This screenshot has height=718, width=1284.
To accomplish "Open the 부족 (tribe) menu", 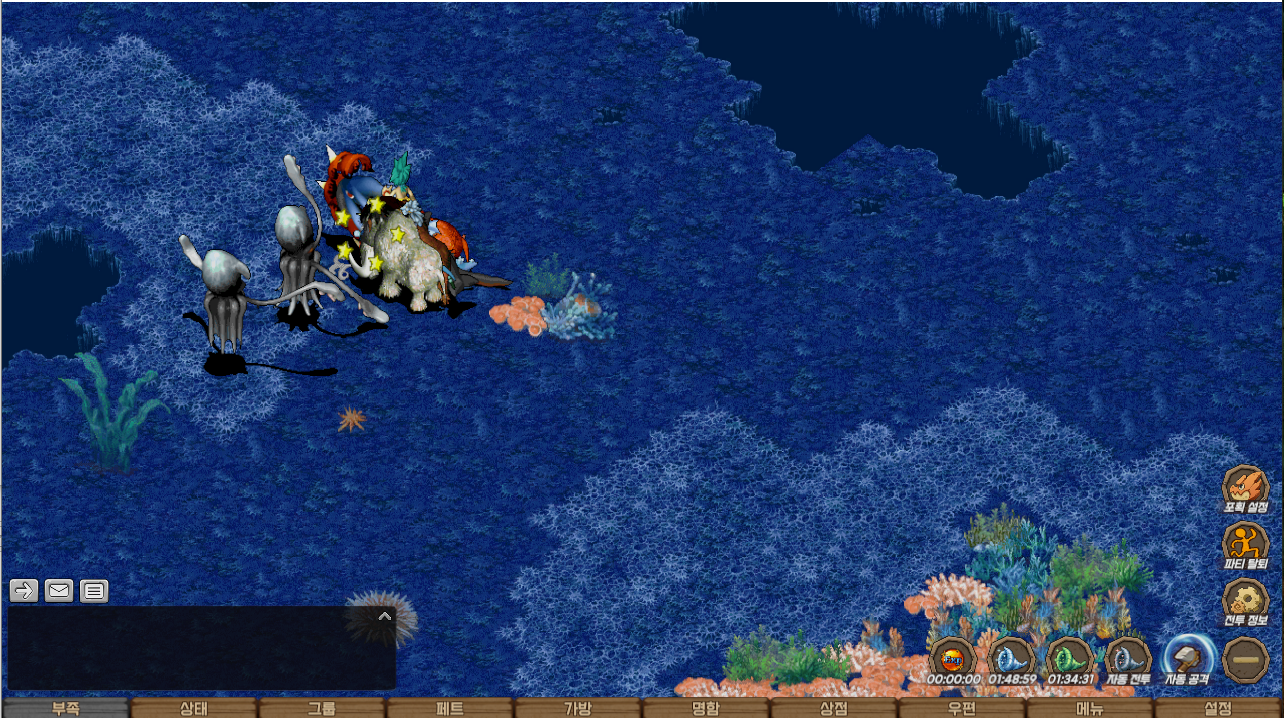I will [x=65, y=708].
